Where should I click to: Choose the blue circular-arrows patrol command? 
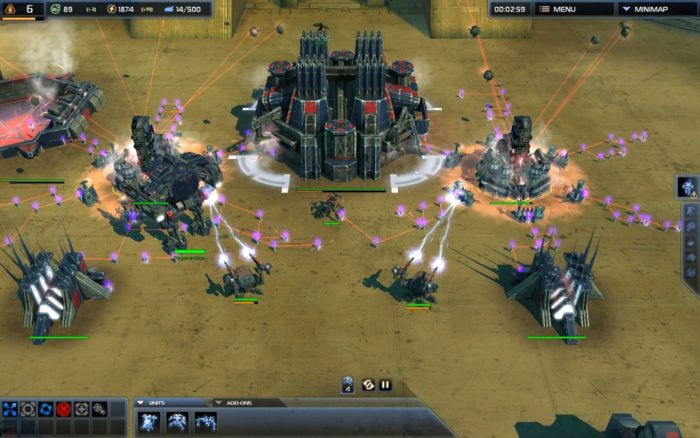46,409
